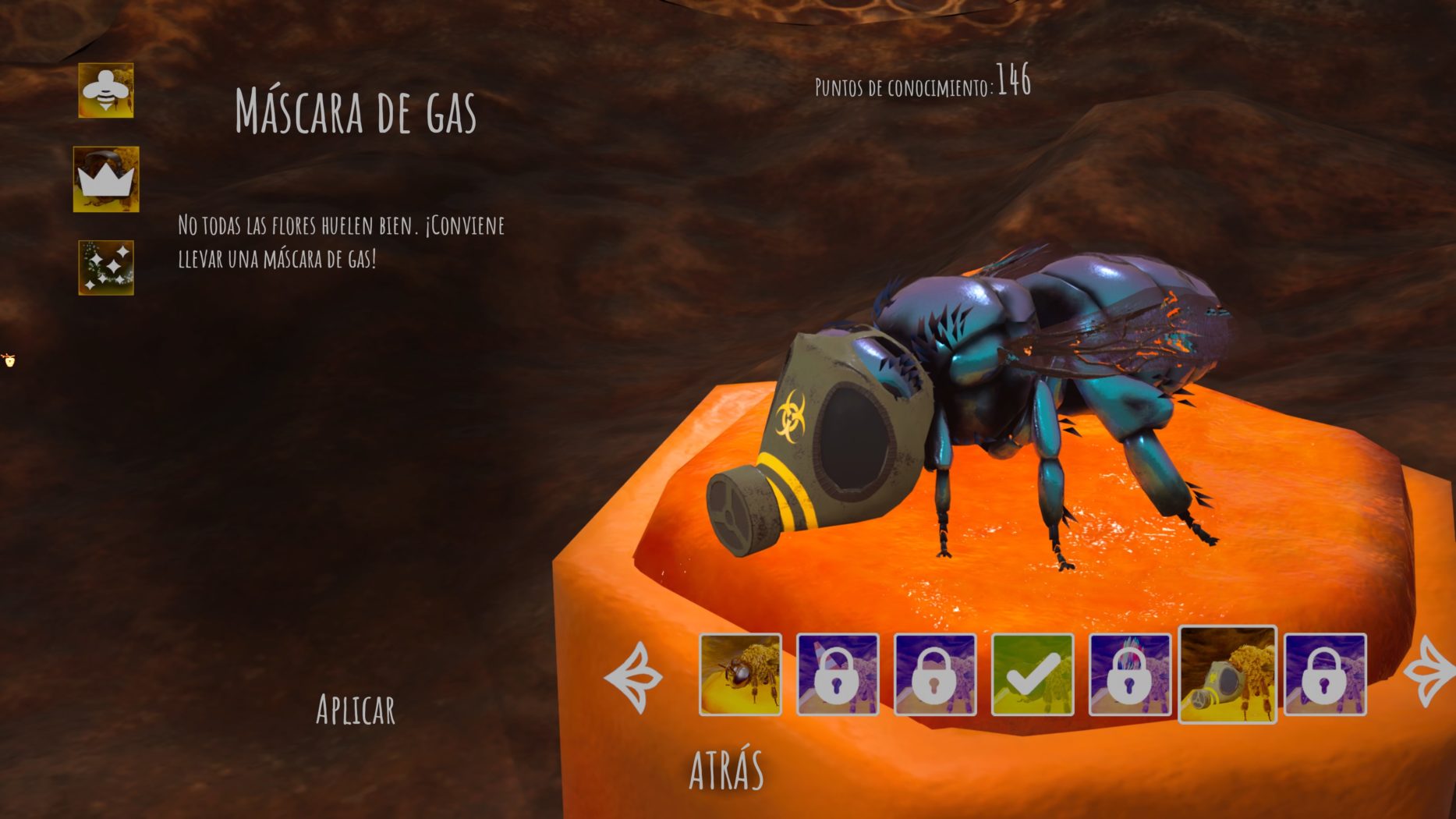Select the plain bee thumbnail without accessories
This screenshot has height=819, width=1456.
click(x=740, y=675)
